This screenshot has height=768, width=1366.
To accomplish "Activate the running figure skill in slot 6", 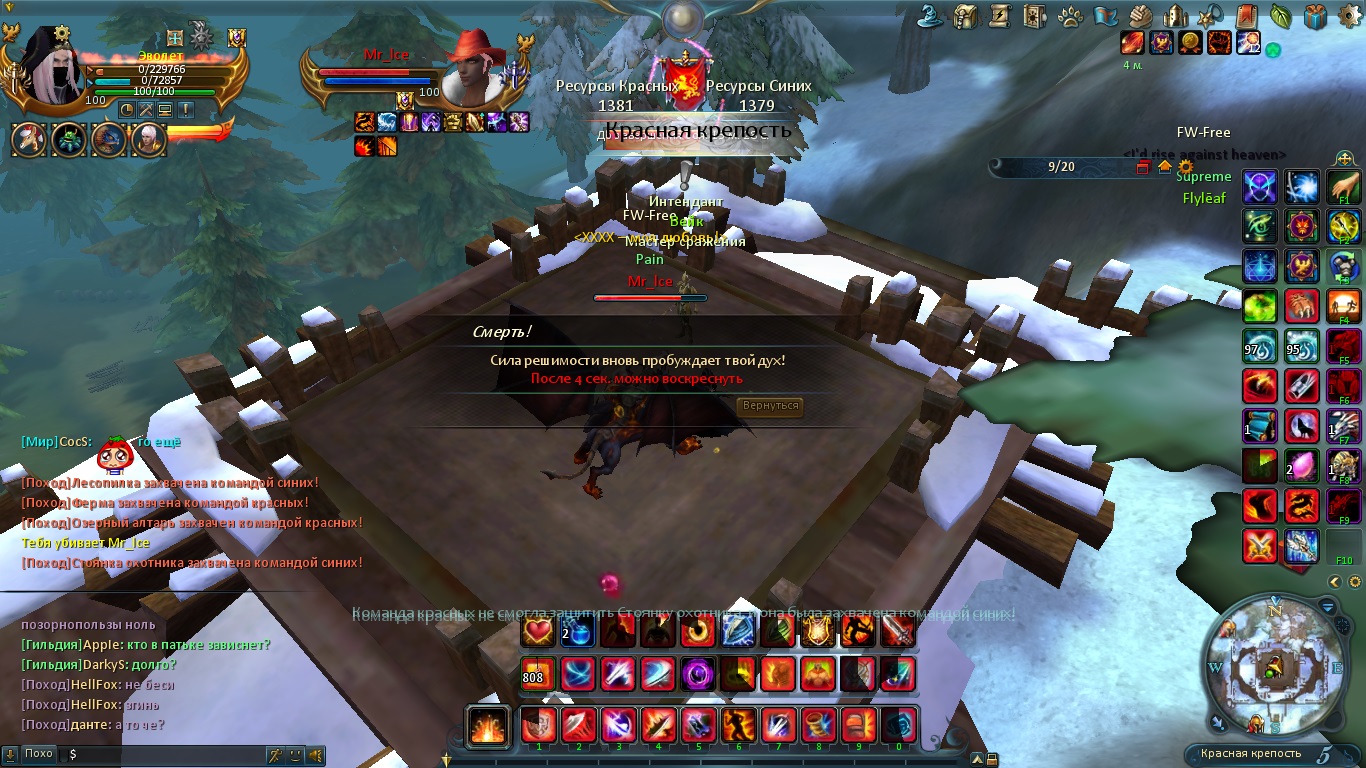I will (739, 724).
